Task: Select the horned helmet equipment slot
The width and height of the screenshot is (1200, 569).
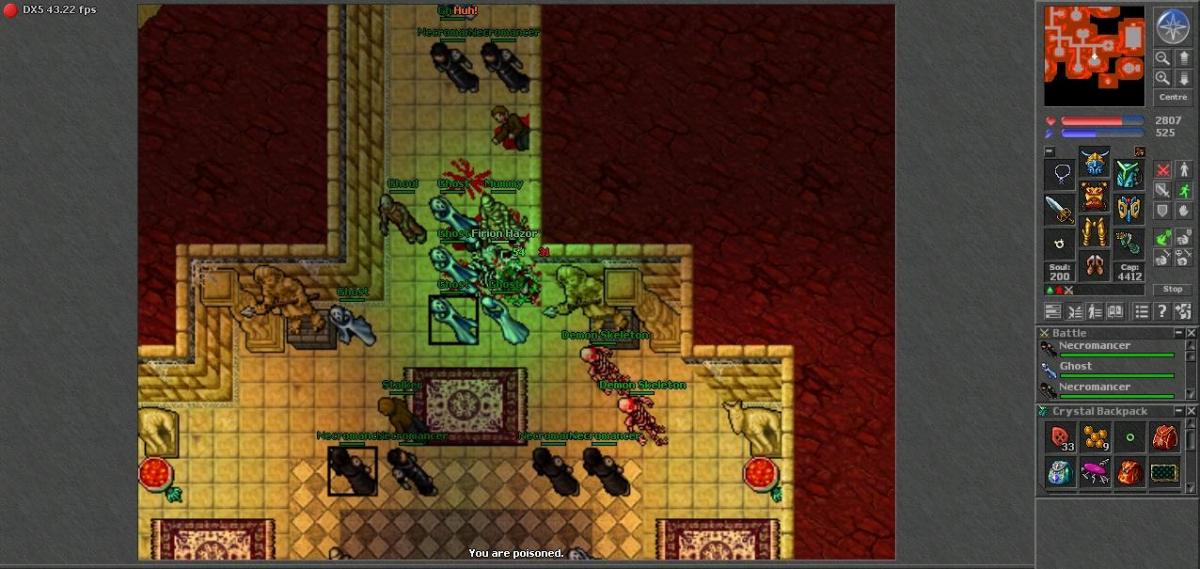Action: tap(1094, 162)
